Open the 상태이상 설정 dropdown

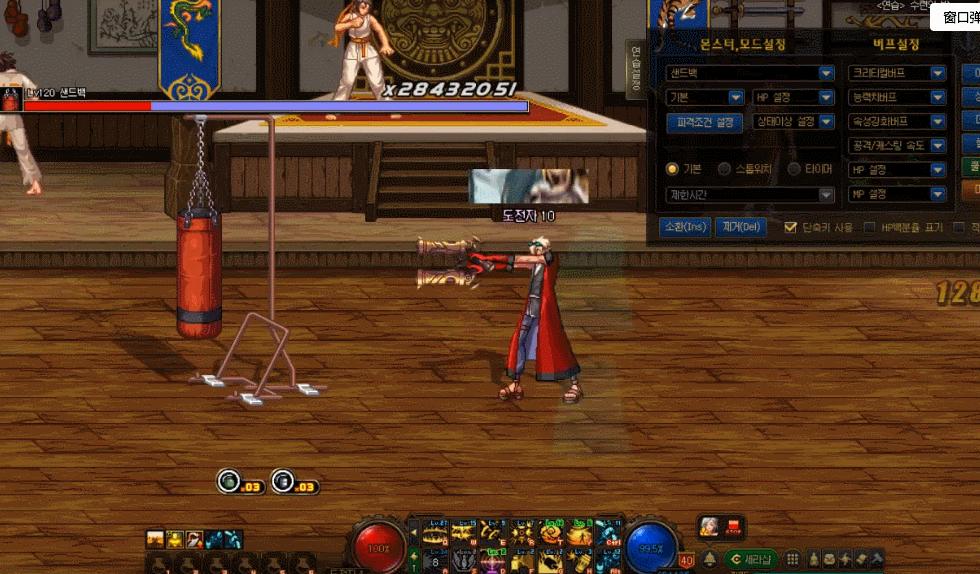(x=793, y=122)
